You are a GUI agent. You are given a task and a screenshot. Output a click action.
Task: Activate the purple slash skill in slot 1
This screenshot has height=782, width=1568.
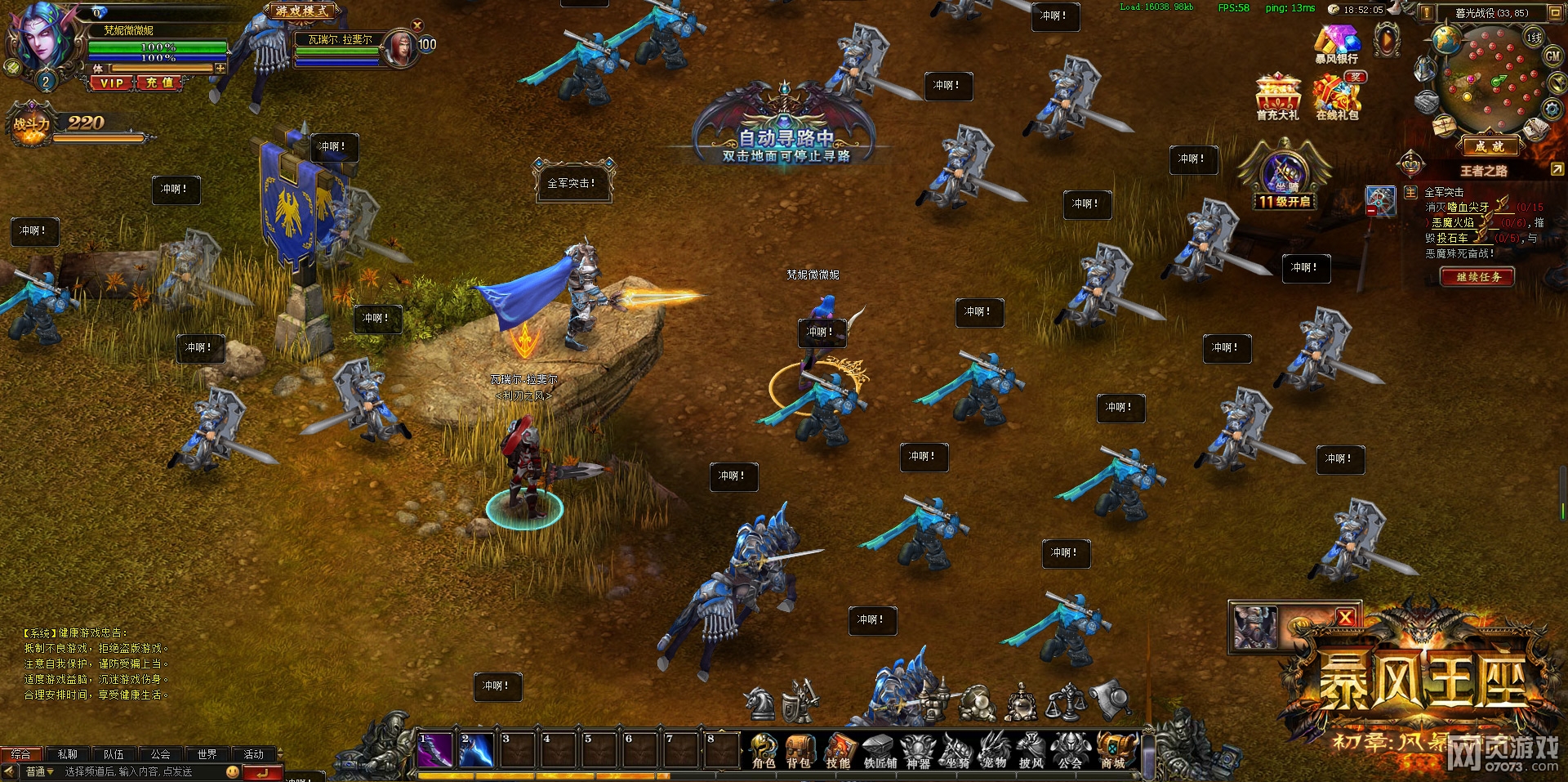435,750
